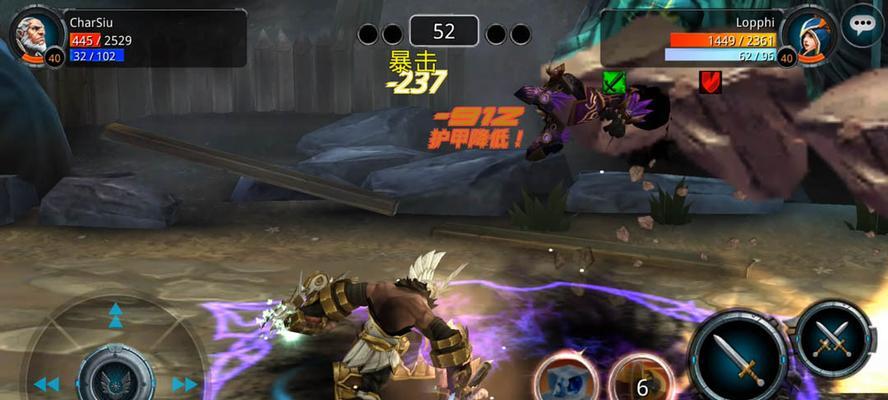Viewport: 888px width, 400px height.
Task: Trigger the blue-and-white skill icon
Action: coord(566,380)
